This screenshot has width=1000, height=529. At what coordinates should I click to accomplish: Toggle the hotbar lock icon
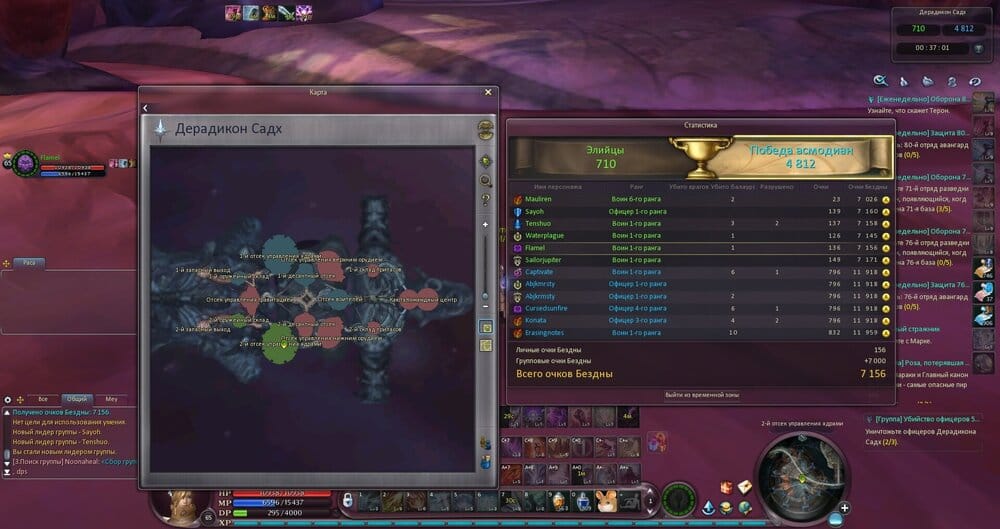point(348,499)
